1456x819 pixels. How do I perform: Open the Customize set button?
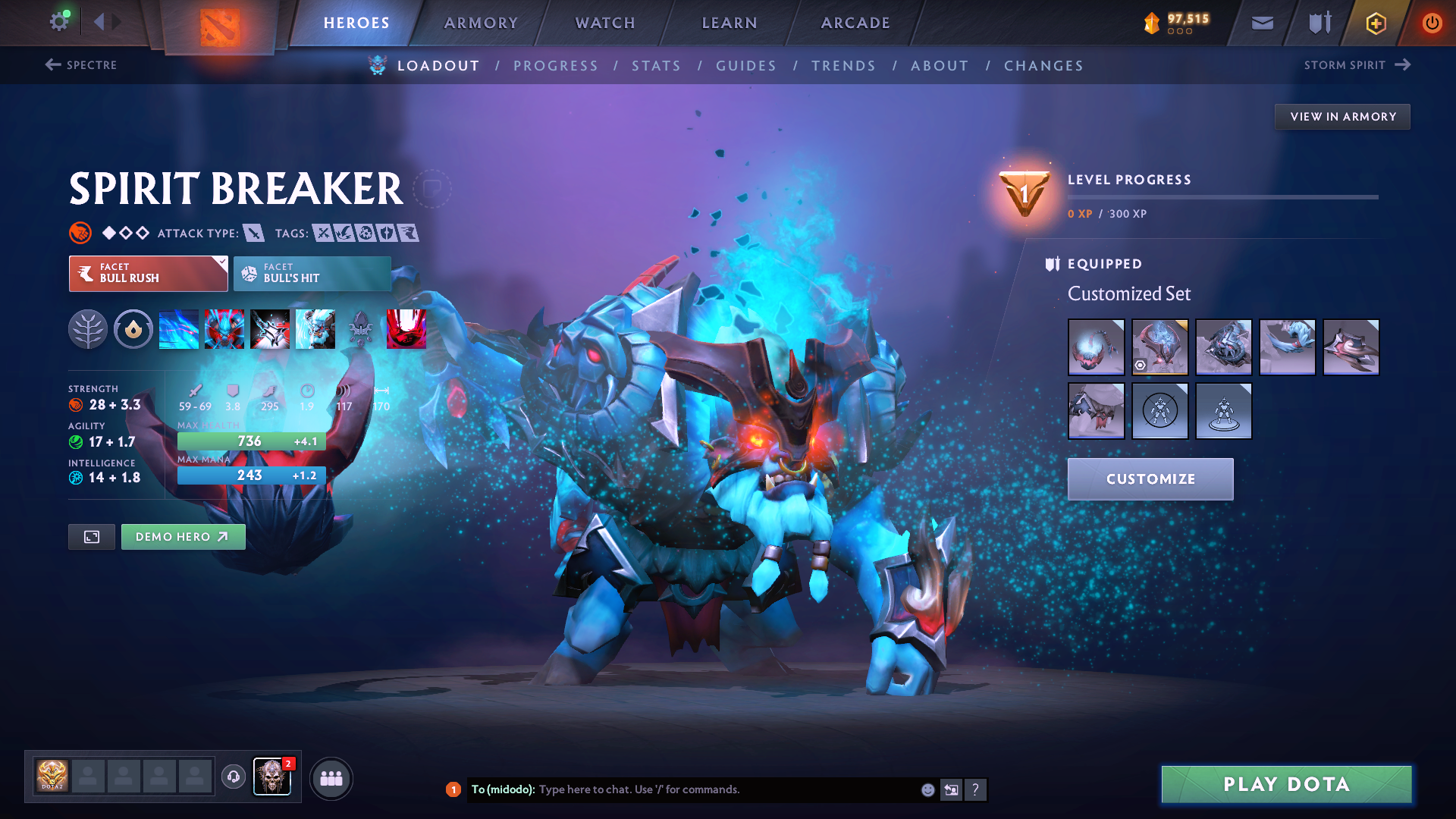tap(1150, 479)
